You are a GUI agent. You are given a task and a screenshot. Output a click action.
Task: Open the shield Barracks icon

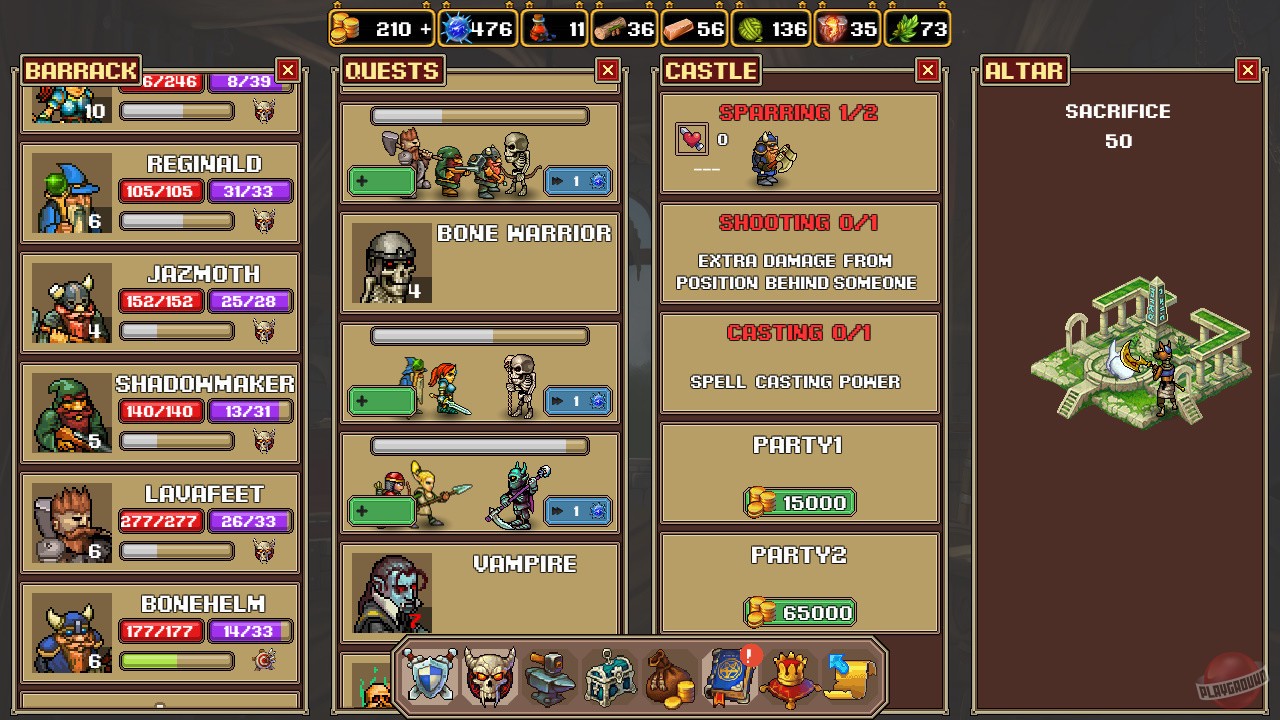[430, 676]
